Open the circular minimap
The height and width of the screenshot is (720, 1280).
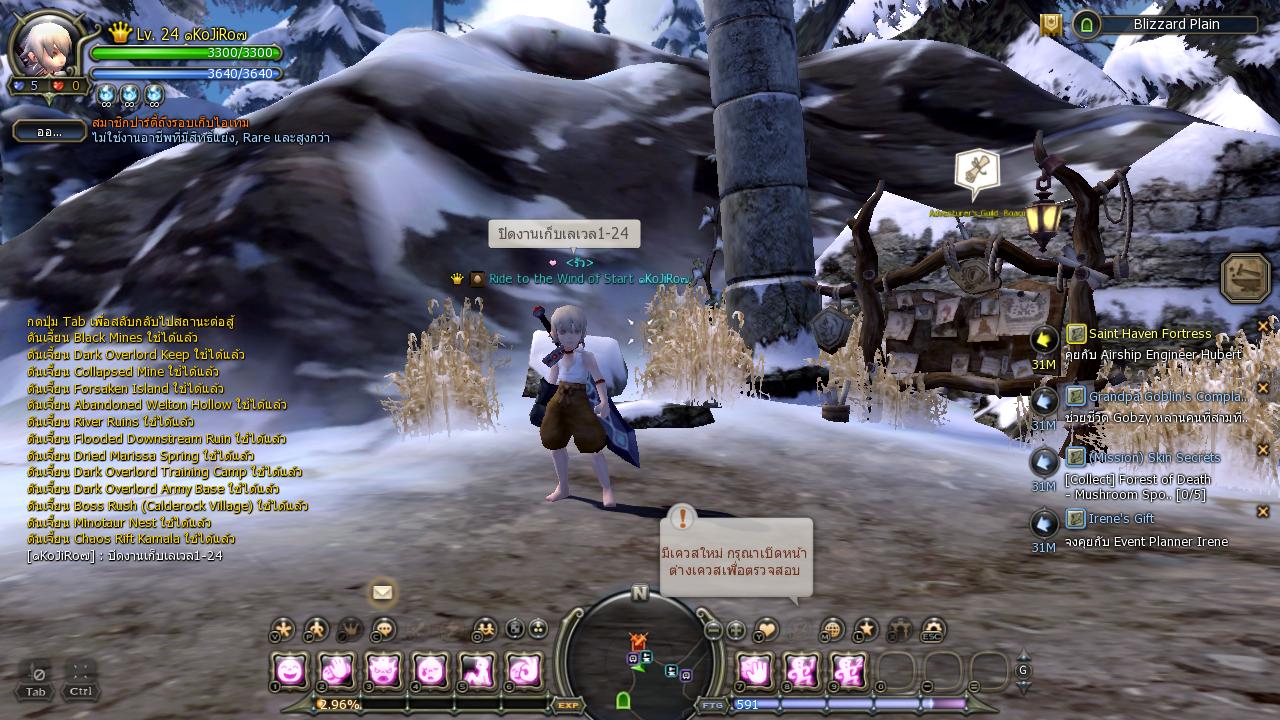[x=640, y=648]
